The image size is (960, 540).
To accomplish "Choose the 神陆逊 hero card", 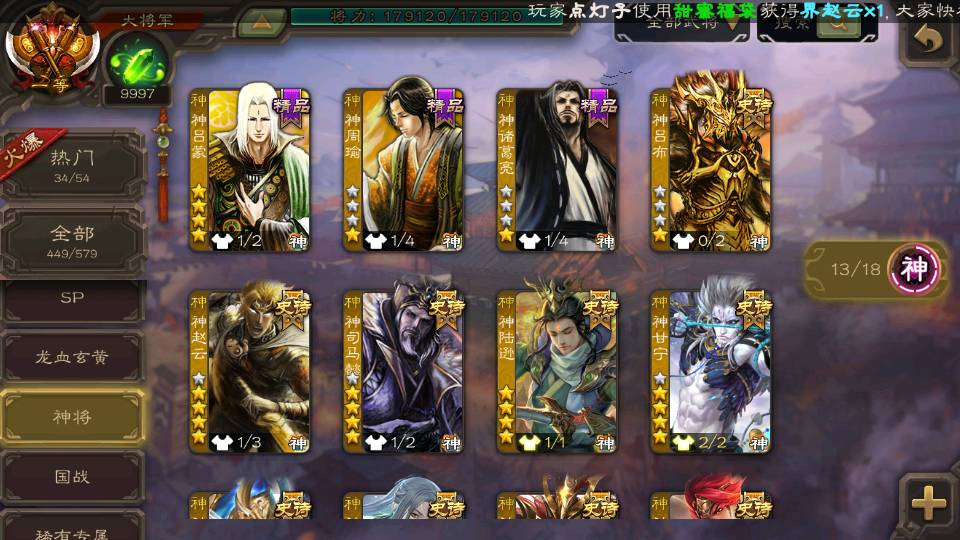I will point(557,372).
